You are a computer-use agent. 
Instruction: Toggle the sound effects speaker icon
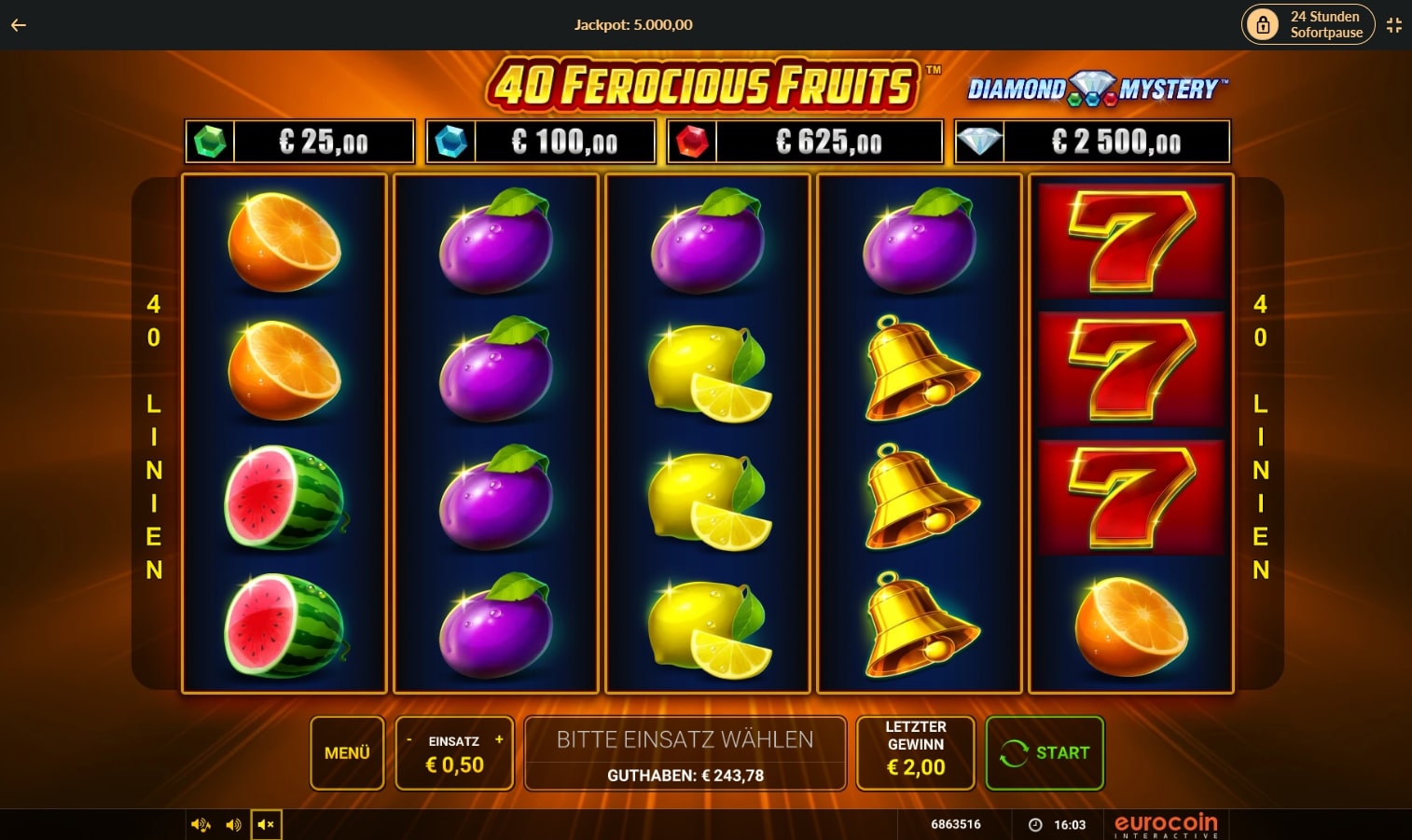(201, 824)
